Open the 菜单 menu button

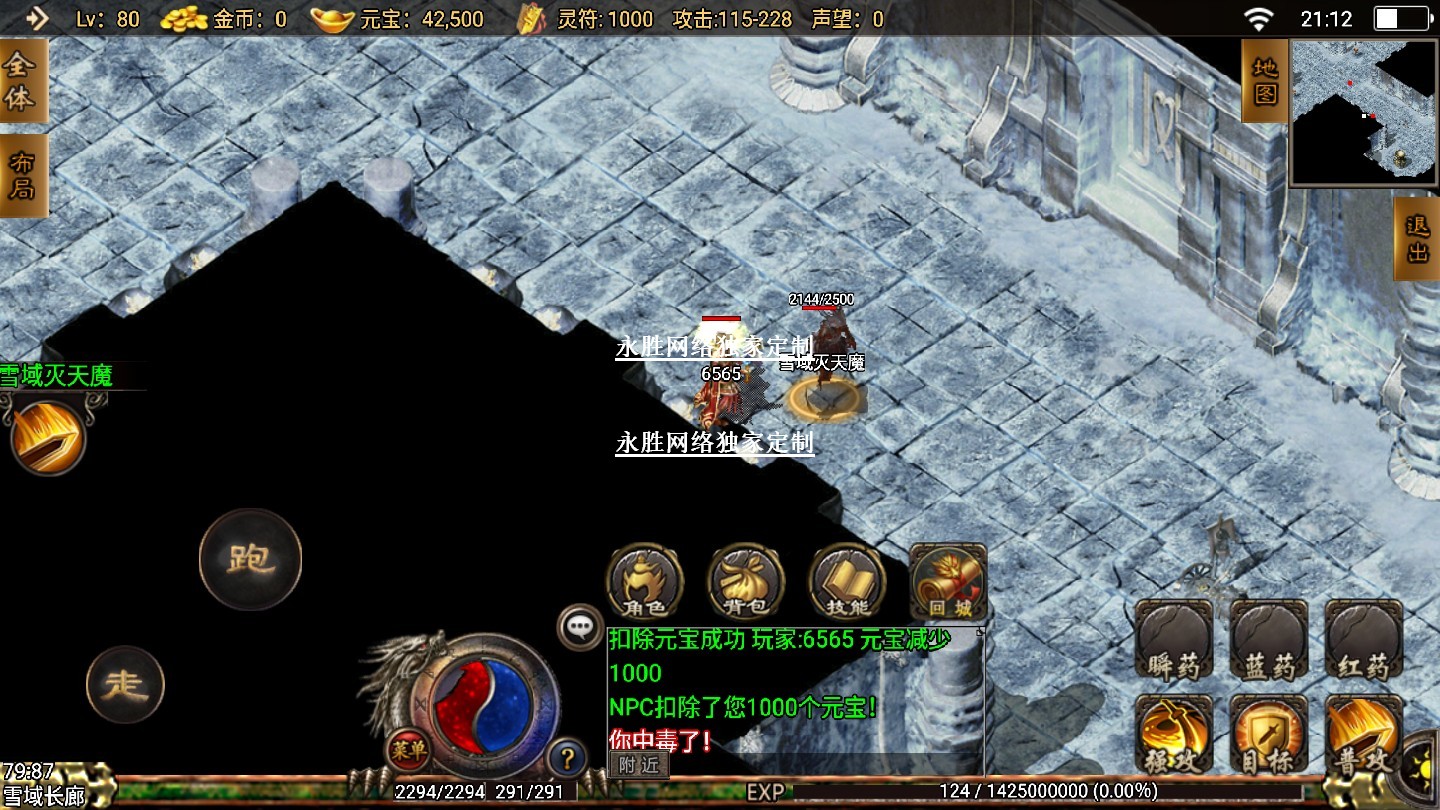coord(408,750)
